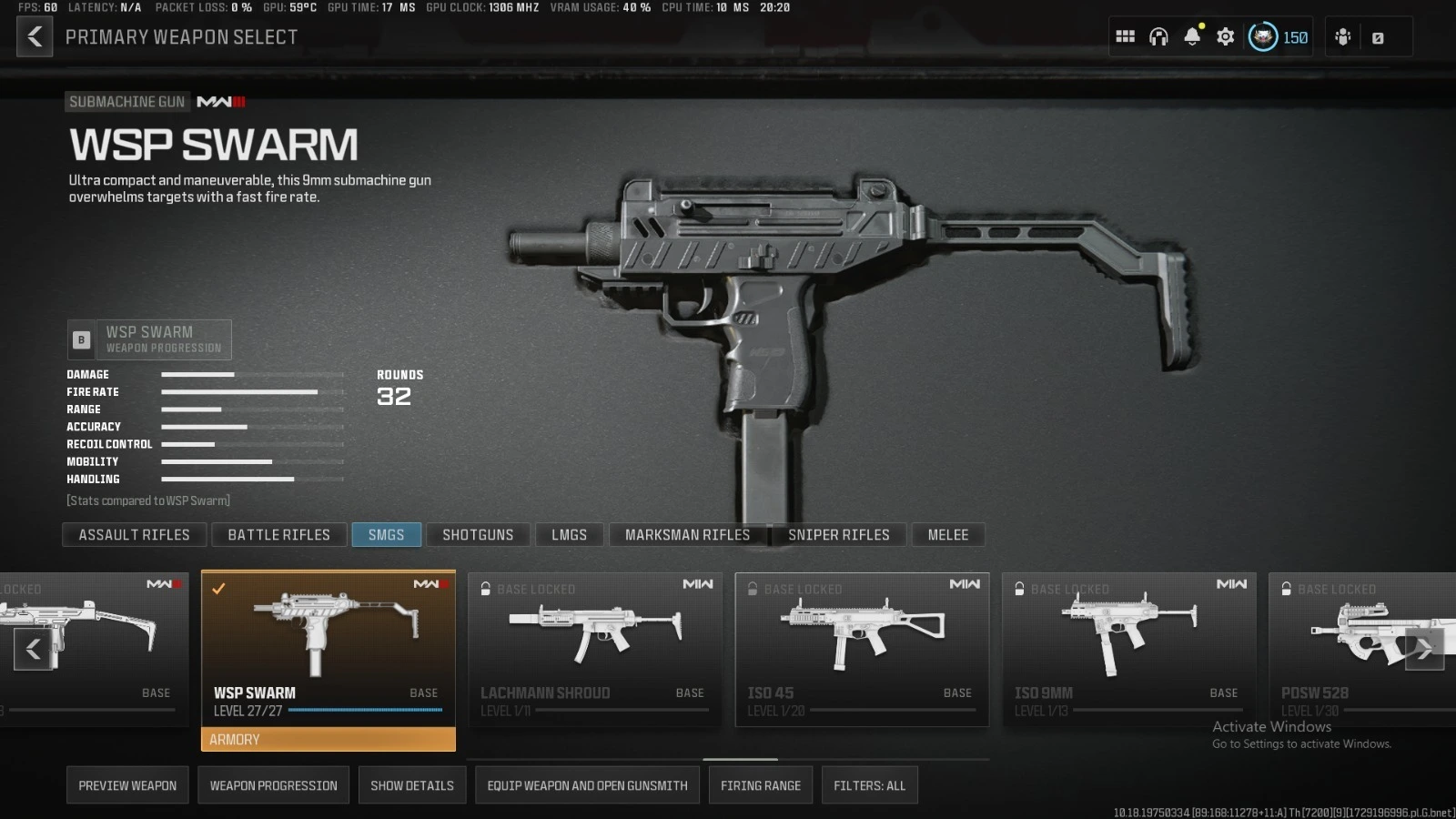1456x819 pixels.
Task: Open notifications via the bell icon
Action: point(1191,36)
